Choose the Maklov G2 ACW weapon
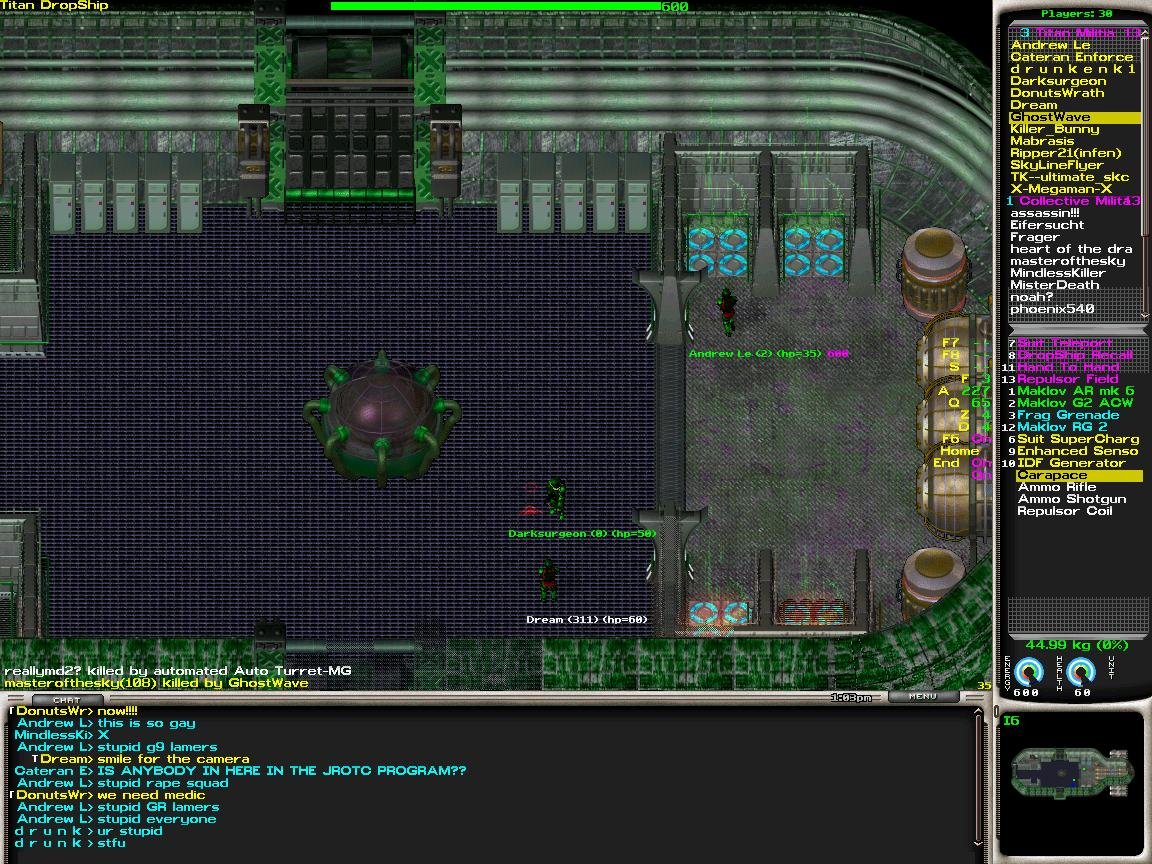Image resolution: width=1152 pixels, height=864 pixels. 1075,403
